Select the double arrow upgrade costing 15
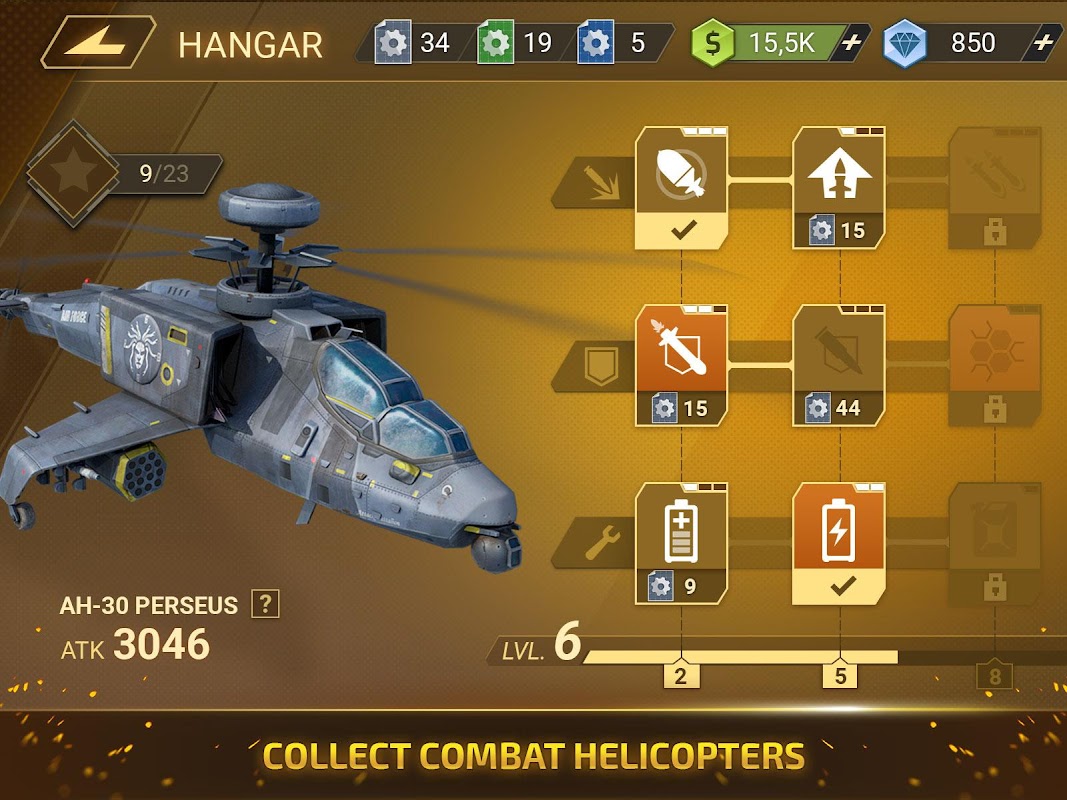Screen dimensions: 1067x800 tap(839, 187)
